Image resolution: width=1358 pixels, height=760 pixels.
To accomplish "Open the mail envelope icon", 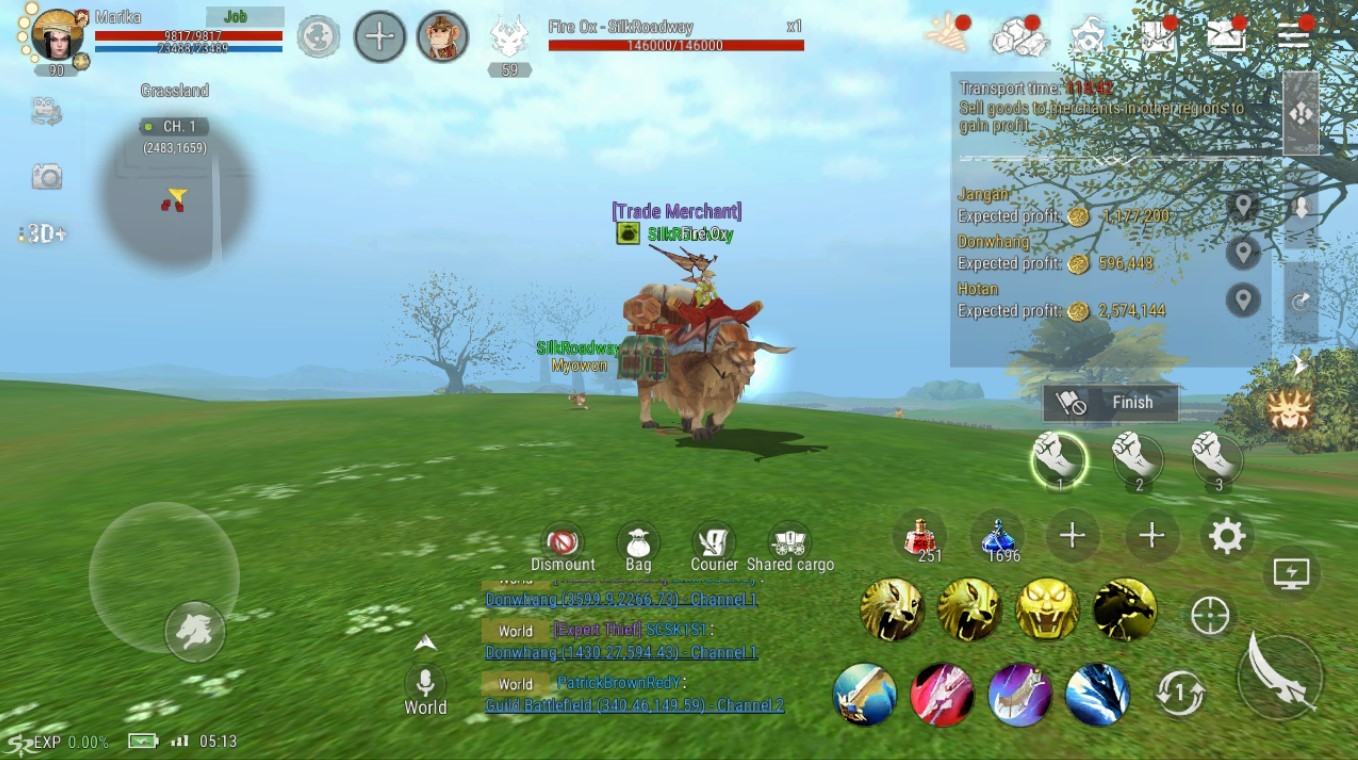I will point(1226,36).
